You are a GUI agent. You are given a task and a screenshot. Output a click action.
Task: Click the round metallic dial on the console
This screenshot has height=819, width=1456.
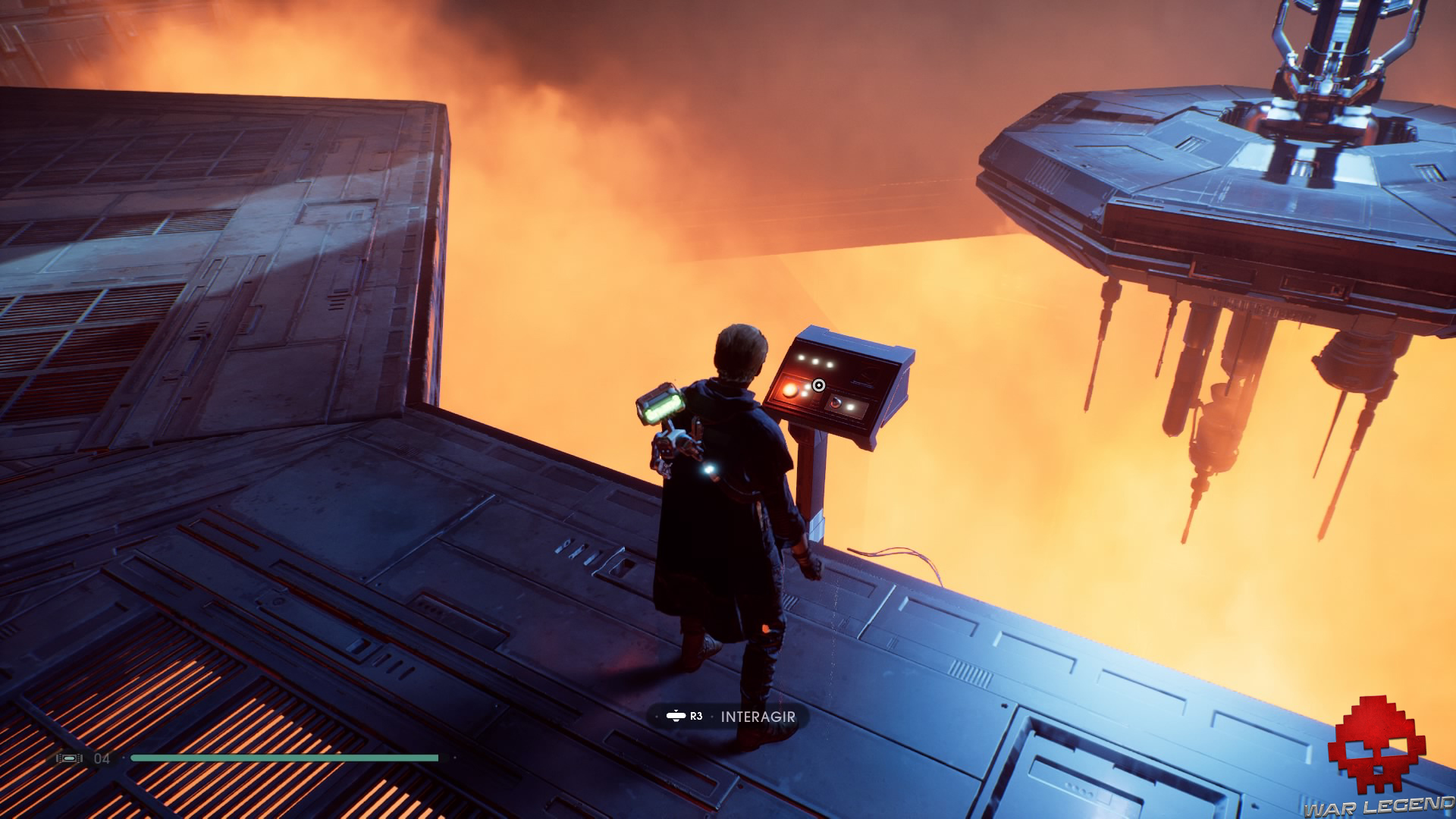[x=836, y=403]
